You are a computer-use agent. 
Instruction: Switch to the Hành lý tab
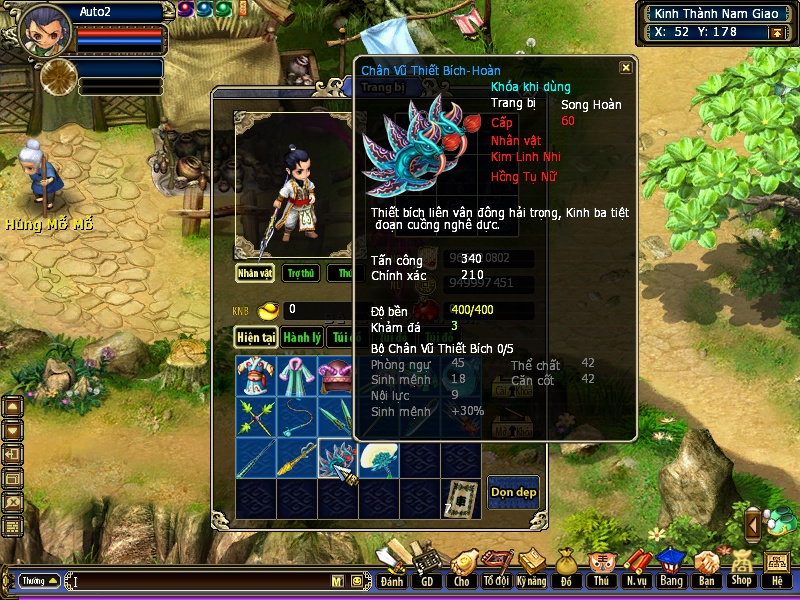300,337
